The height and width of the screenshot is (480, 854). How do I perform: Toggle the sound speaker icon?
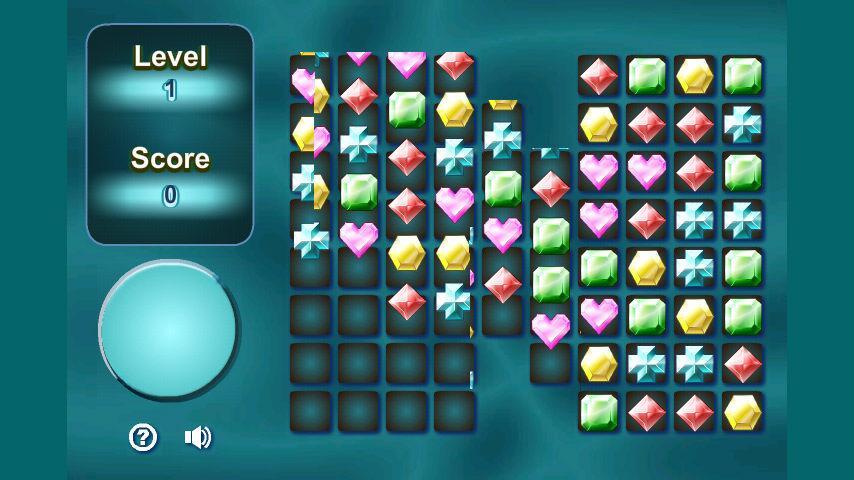coord(198,437)
